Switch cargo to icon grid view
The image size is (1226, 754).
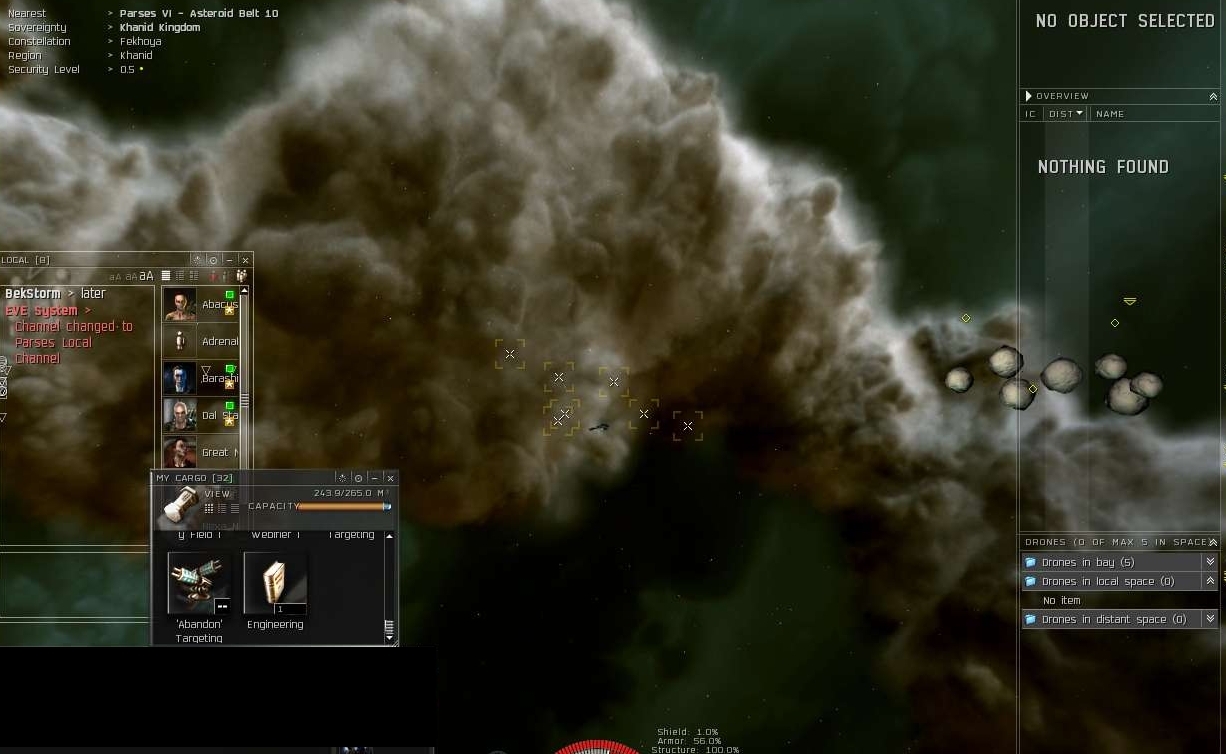(x=209, y=508)
